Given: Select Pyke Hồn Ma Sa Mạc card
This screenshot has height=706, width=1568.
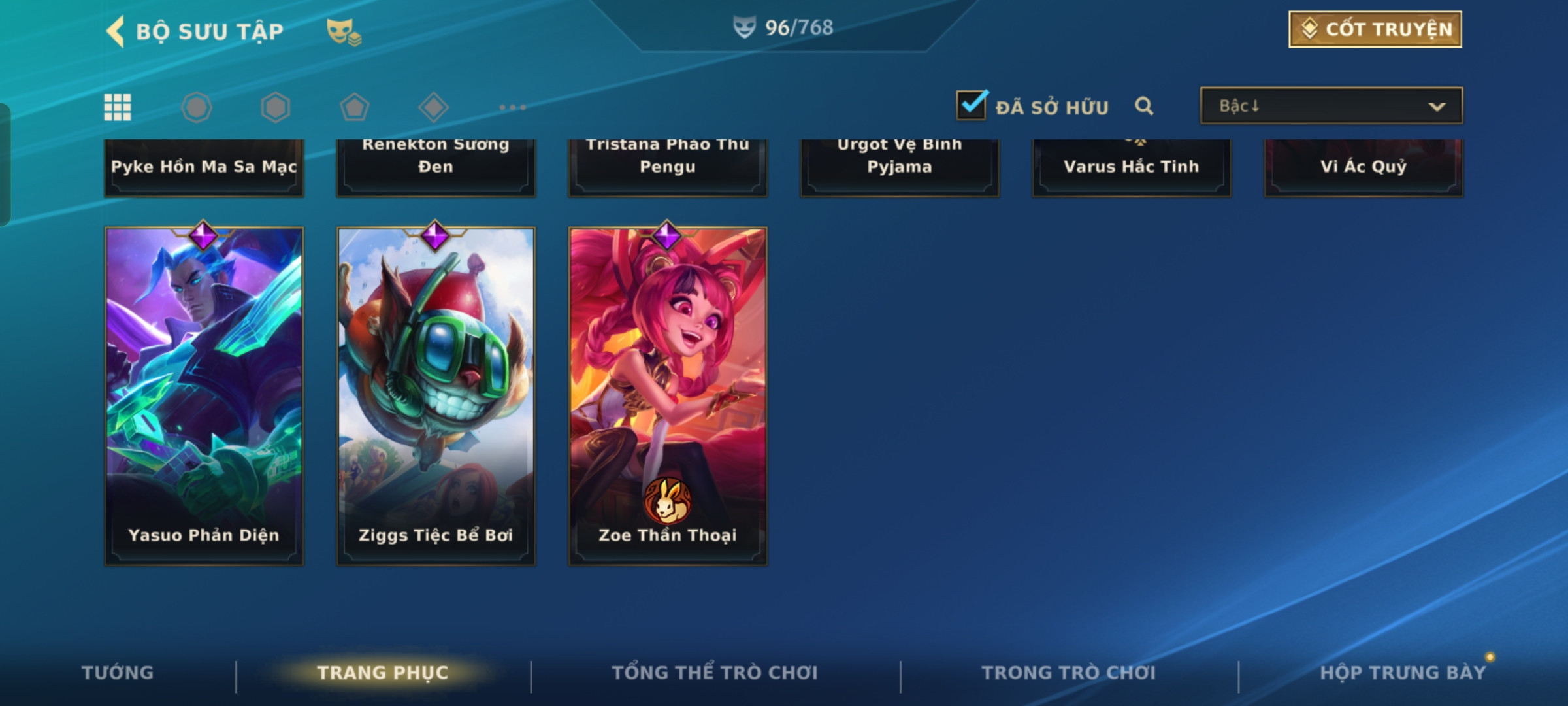Looking at the screenshot, I should tap(204, 167).
